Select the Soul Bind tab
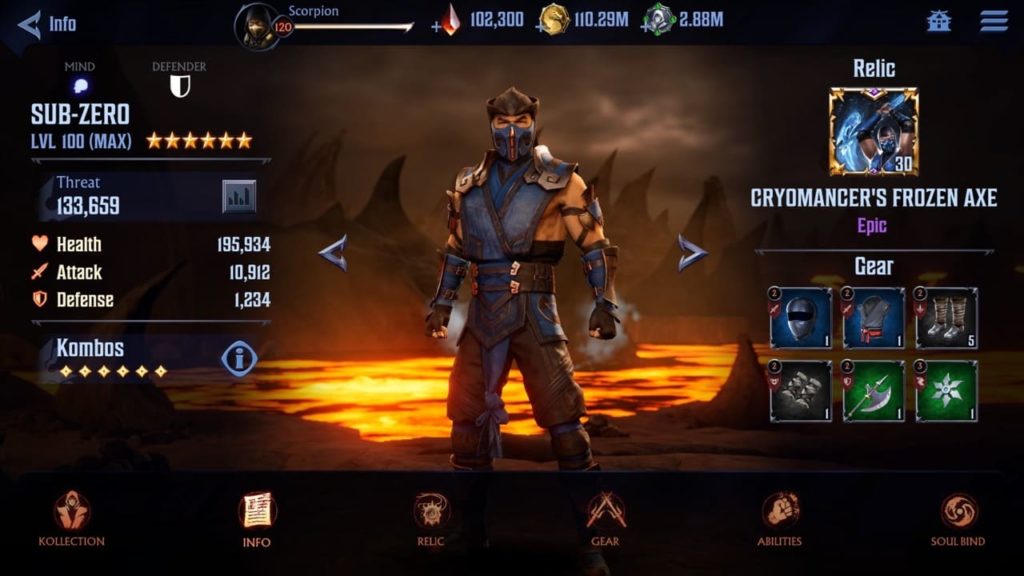Viewport: 1024px width, 576px height. pyautogui.click(x=957, y=517)
